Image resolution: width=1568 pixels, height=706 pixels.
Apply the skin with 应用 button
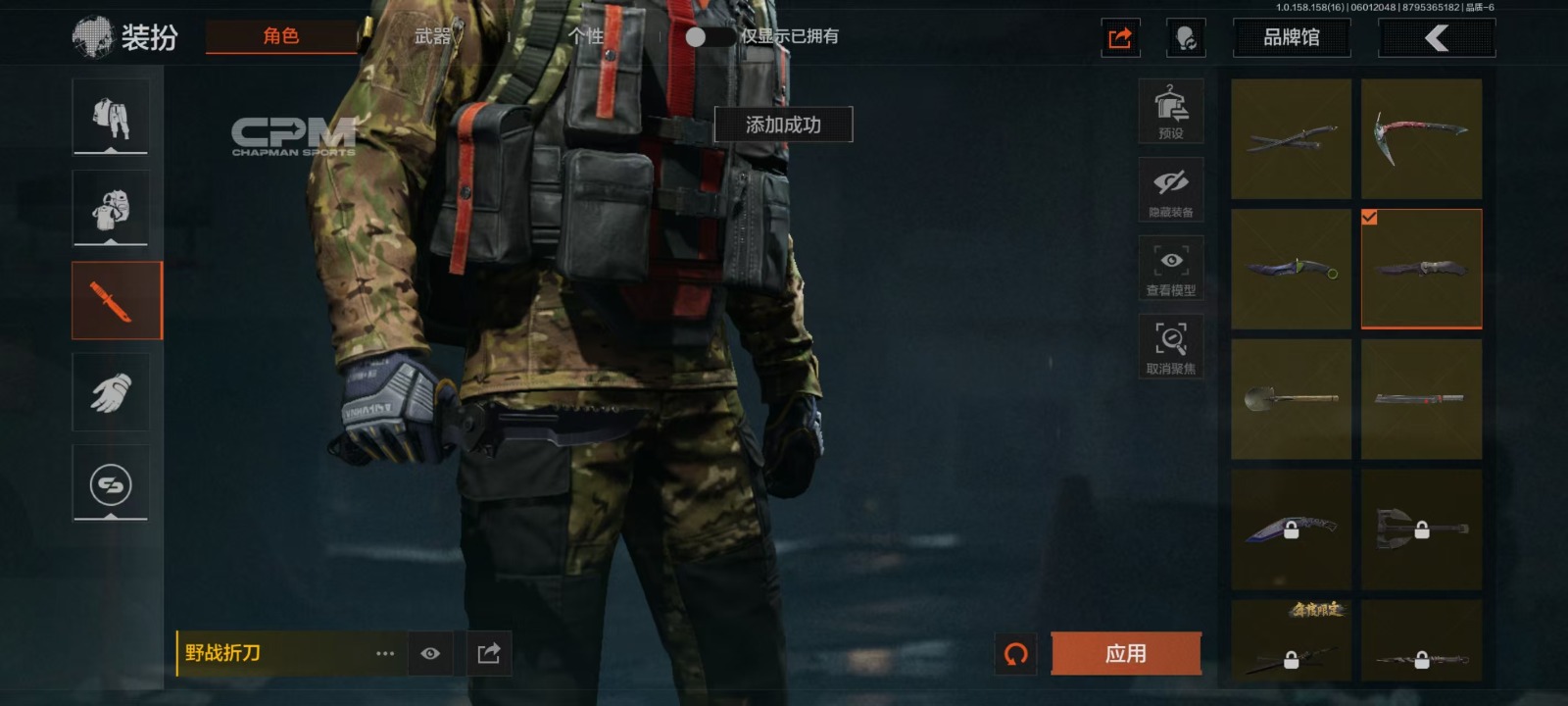pyautogui.click(x=1126, y=653)
